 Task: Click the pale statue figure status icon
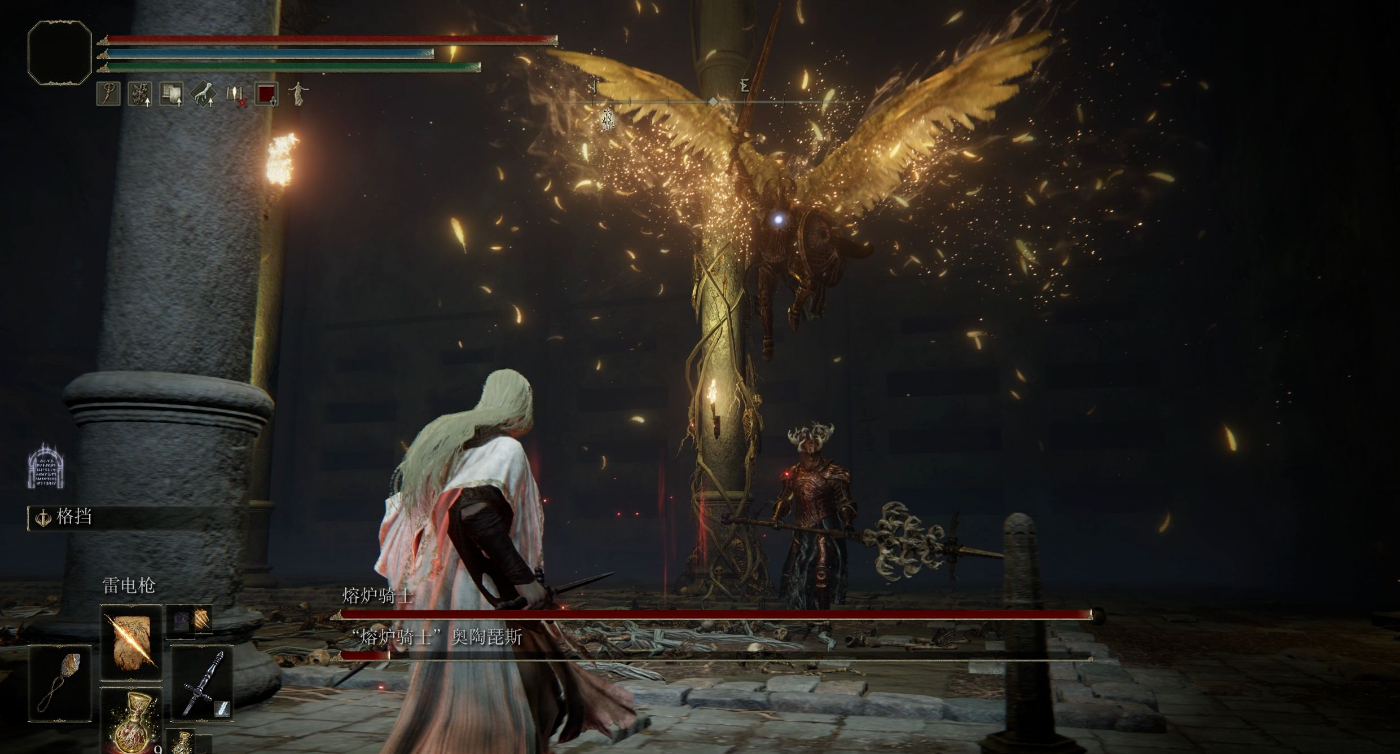pos(297,94)
